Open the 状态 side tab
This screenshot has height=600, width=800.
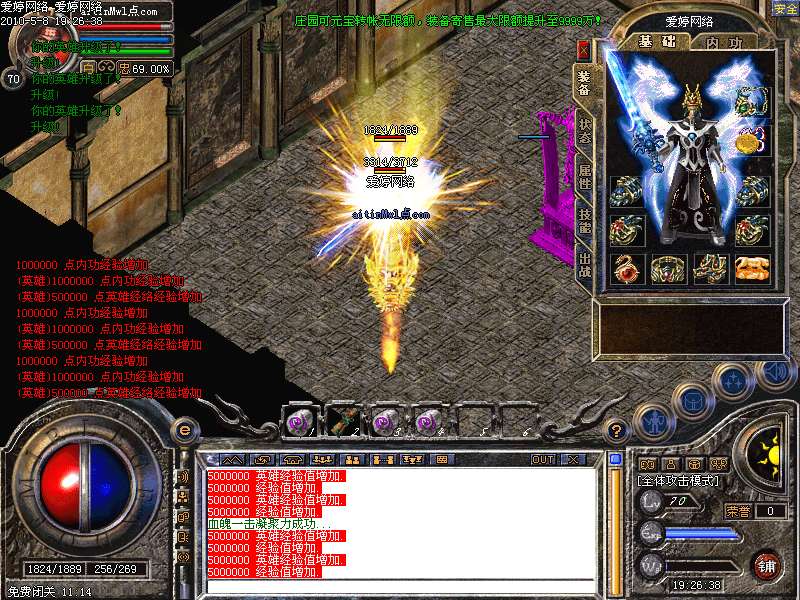point(585,134)
